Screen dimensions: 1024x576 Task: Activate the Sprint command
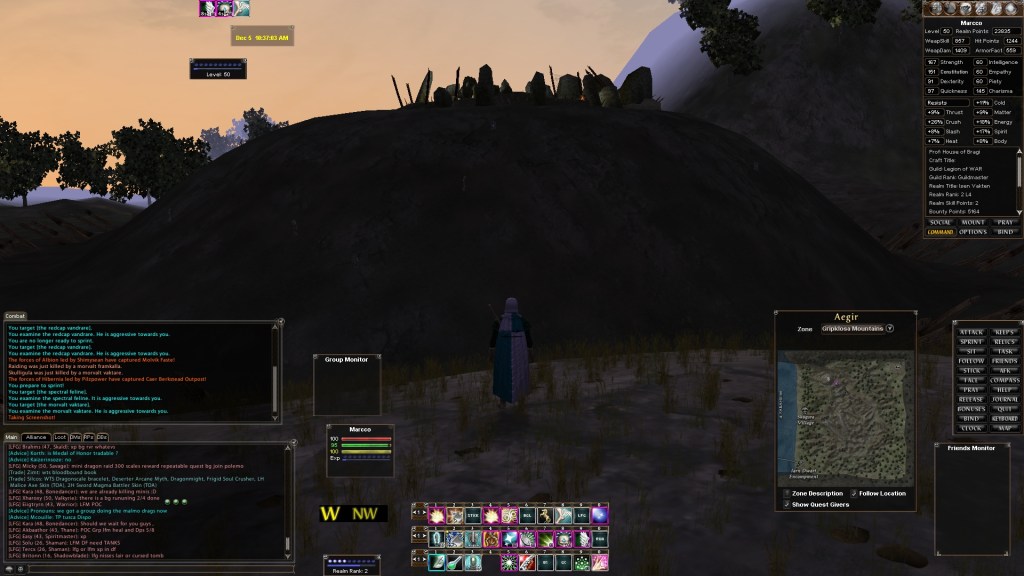(x=971, y=342)
